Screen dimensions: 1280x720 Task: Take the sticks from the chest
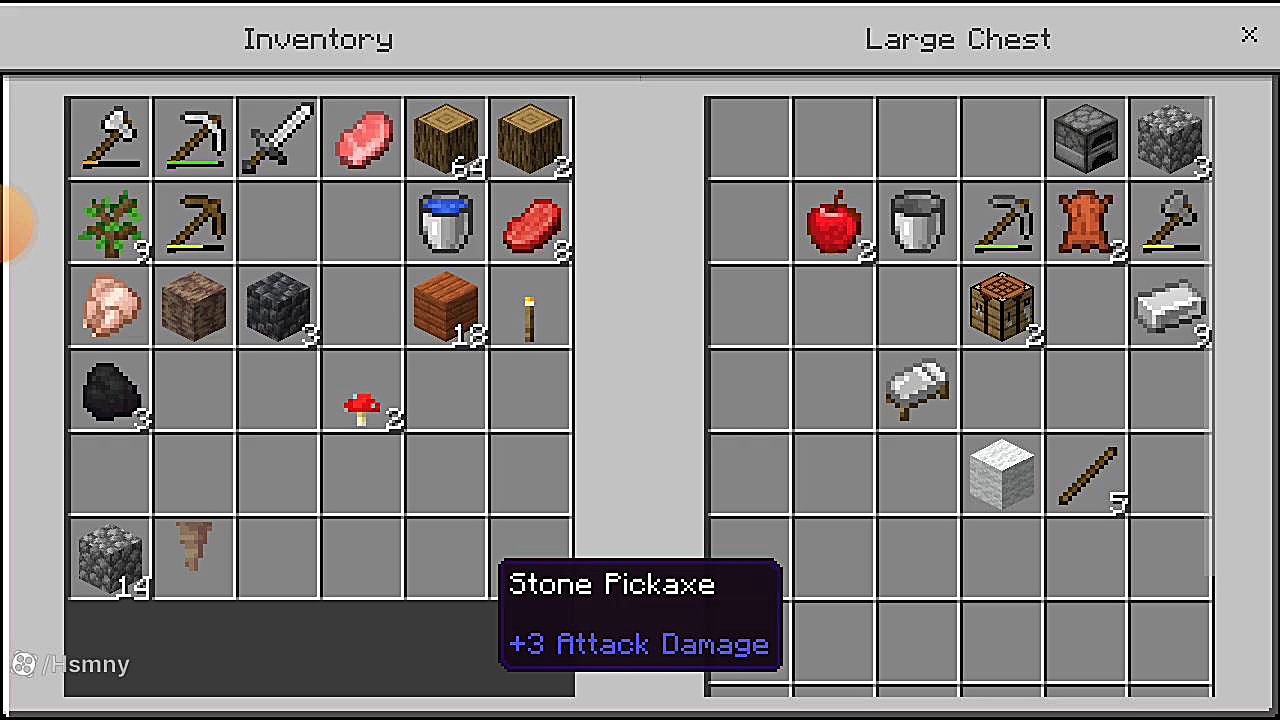pyautogui.click(x=1085, y=474)
